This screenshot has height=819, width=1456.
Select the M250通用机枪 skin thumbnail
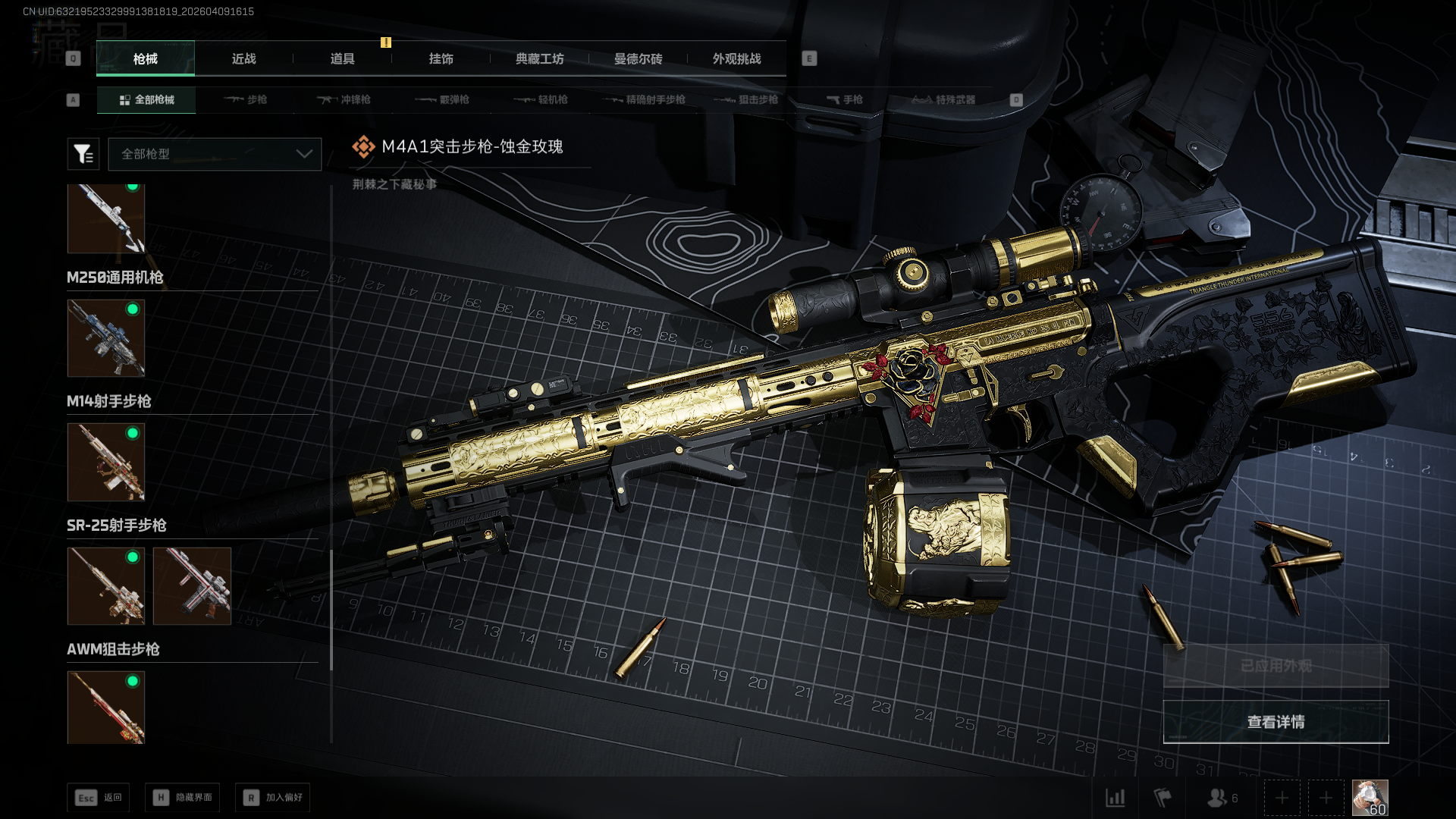(106, 338)
